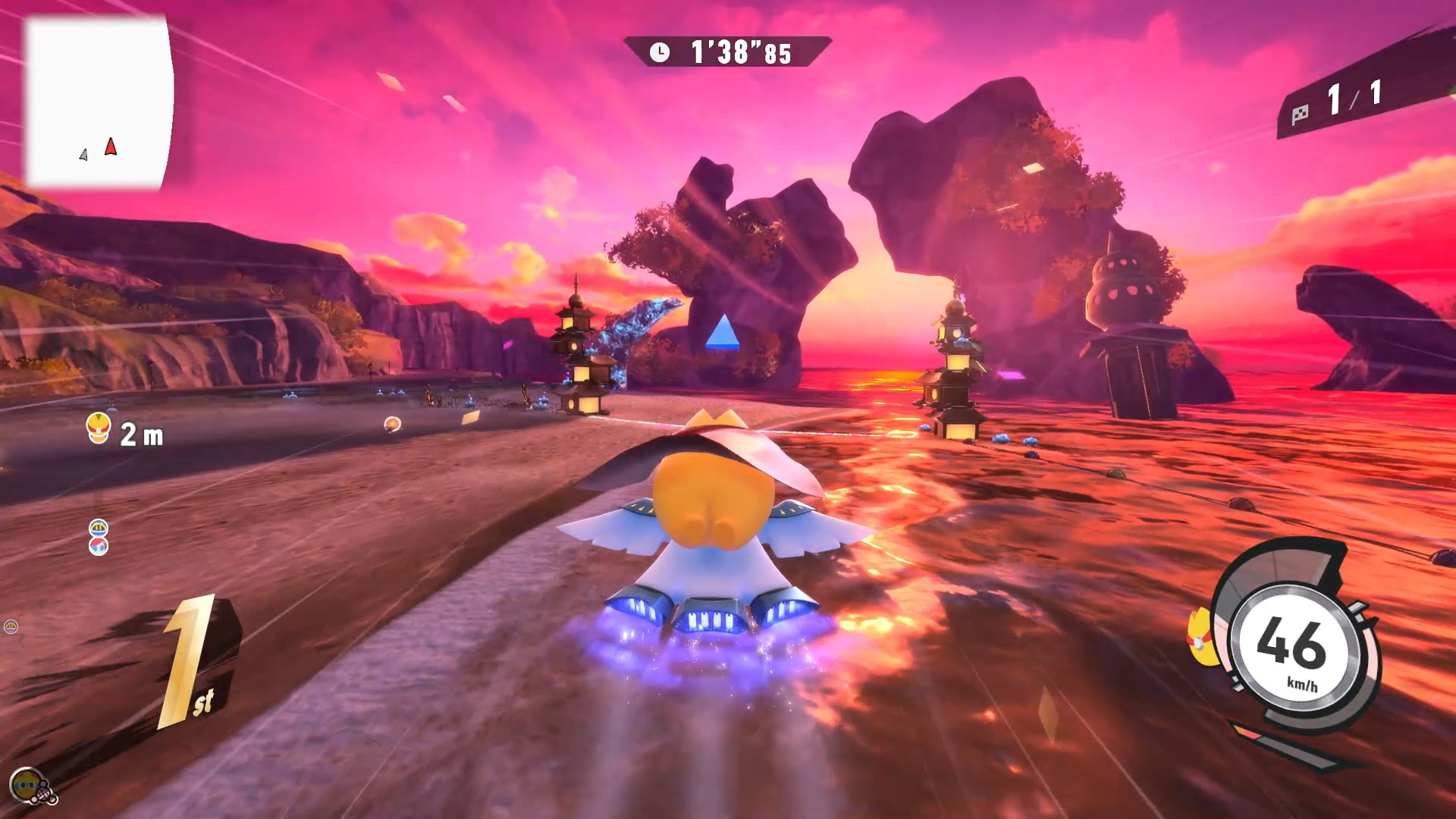Select the red player arrow on the minimap
This screenshot has height=819, width=1456.
tap(111, 146)
